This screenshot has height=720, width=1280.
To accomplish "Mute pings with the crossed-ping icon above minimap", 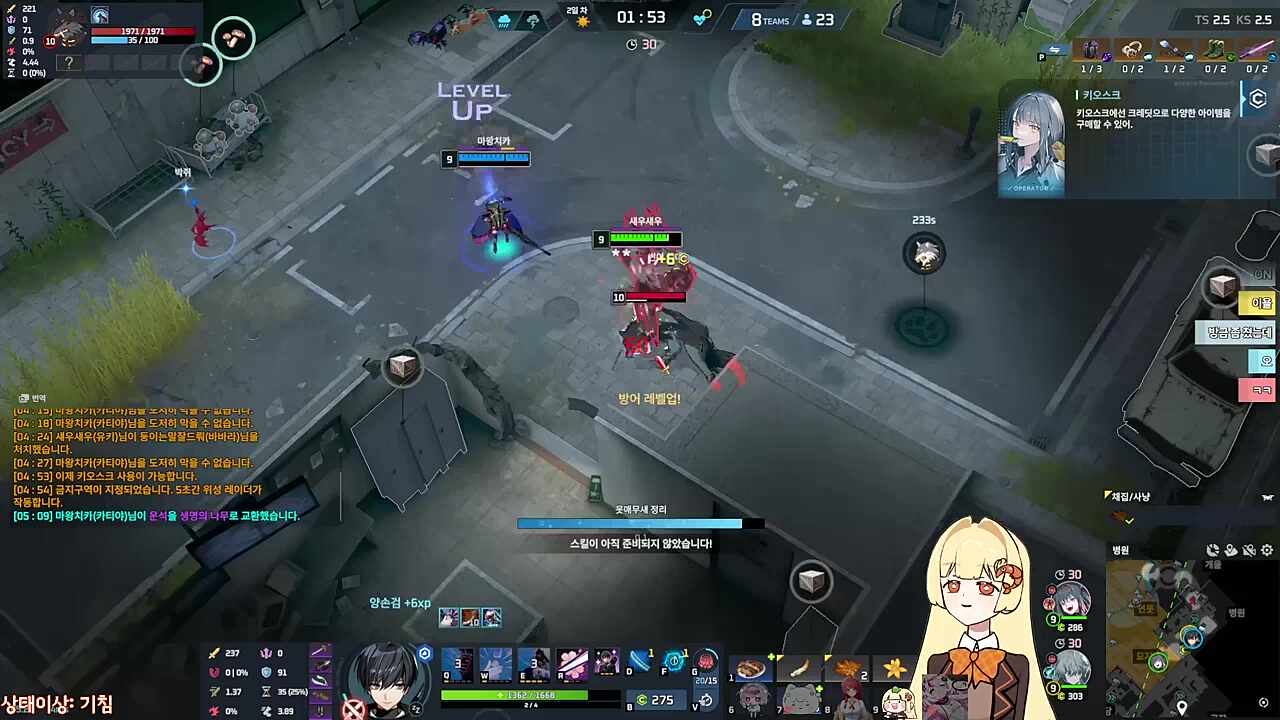I will coord(1249,550).
